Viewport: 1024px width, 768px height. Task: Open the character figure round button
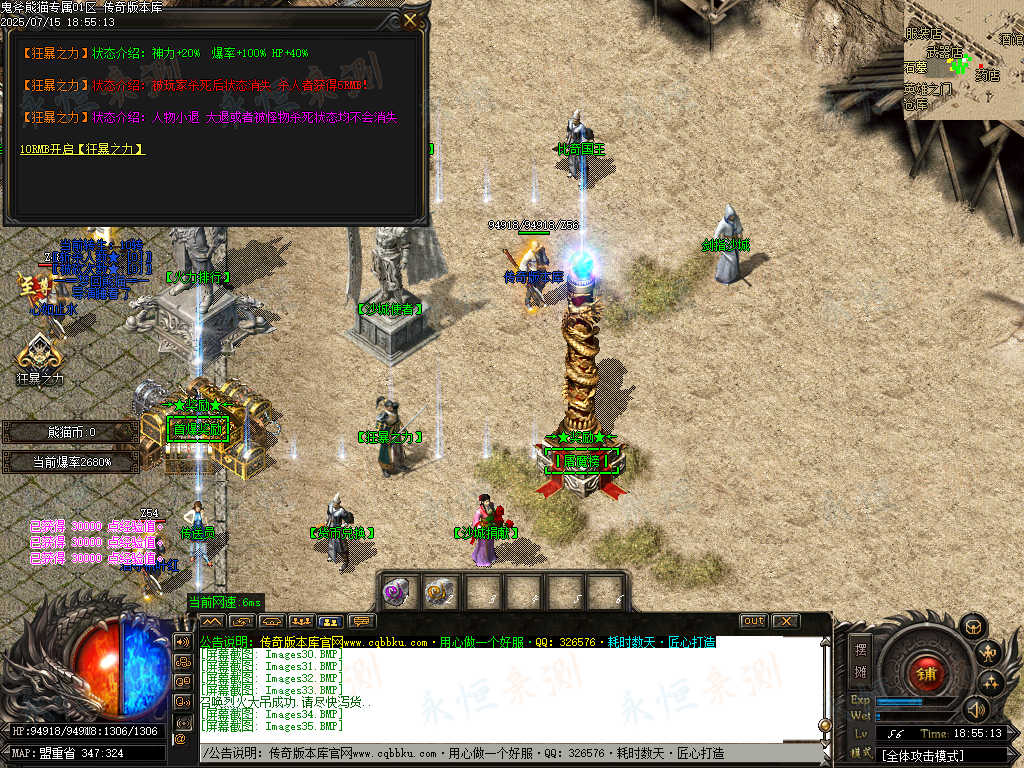click(x=991, y=654)
